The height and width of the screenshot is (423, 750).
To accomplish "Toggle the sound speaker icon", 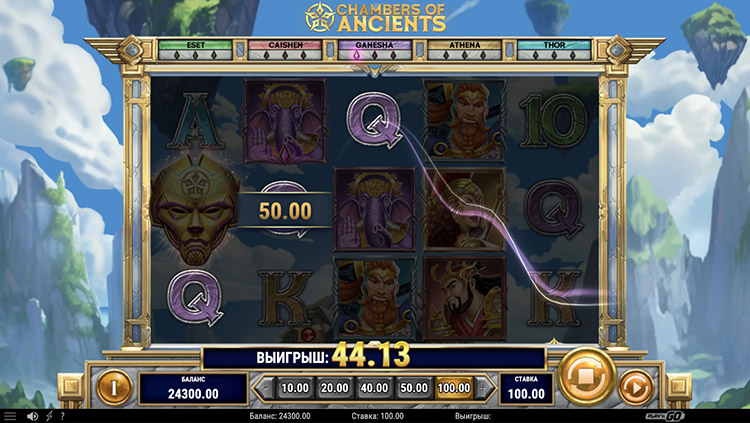I will pos(33,415).
